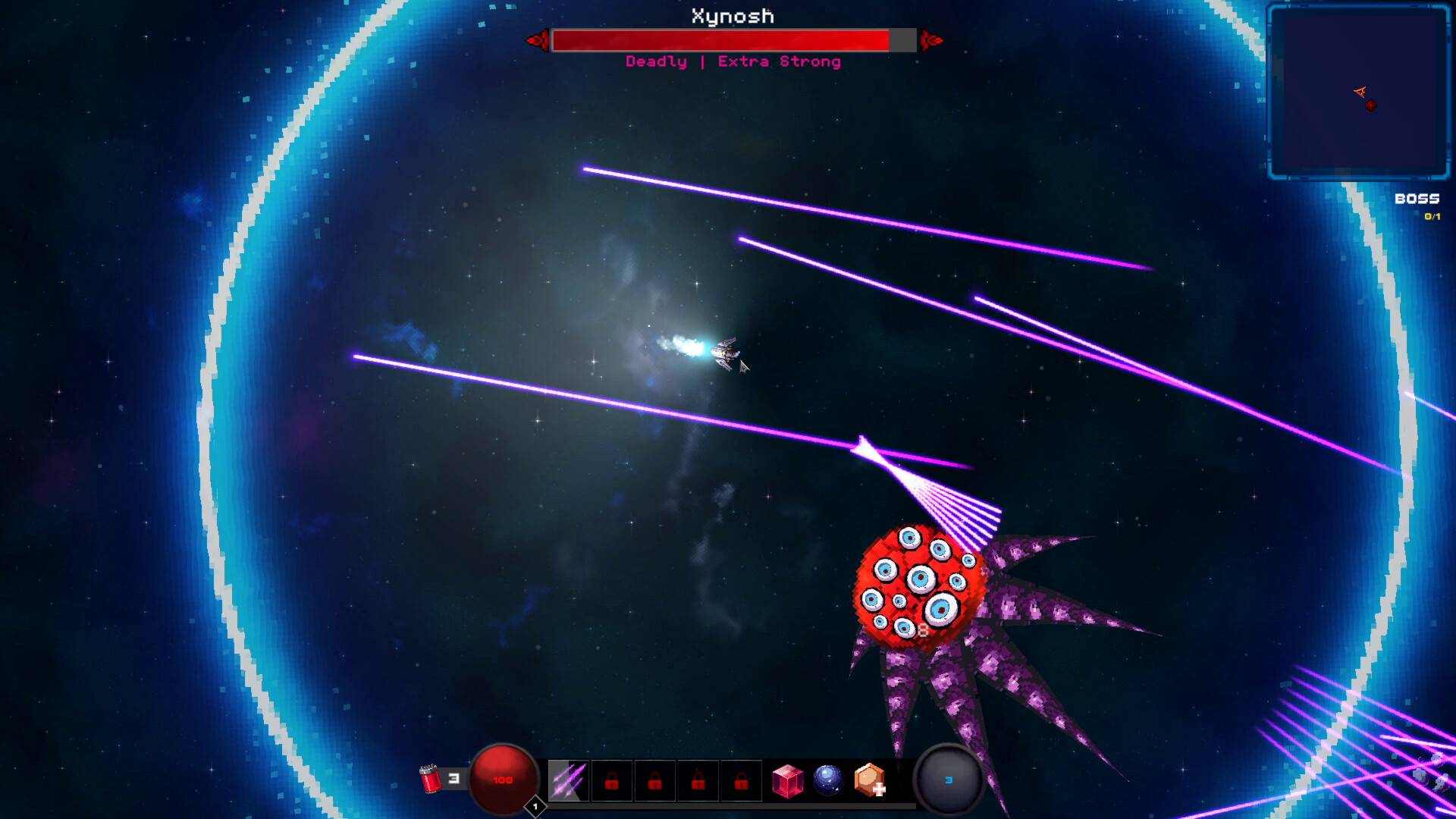This screenshot has width=1456, height=819.
Task: Click the Deadly Extra Strong modifier text
Action: [x=732, y=61]
